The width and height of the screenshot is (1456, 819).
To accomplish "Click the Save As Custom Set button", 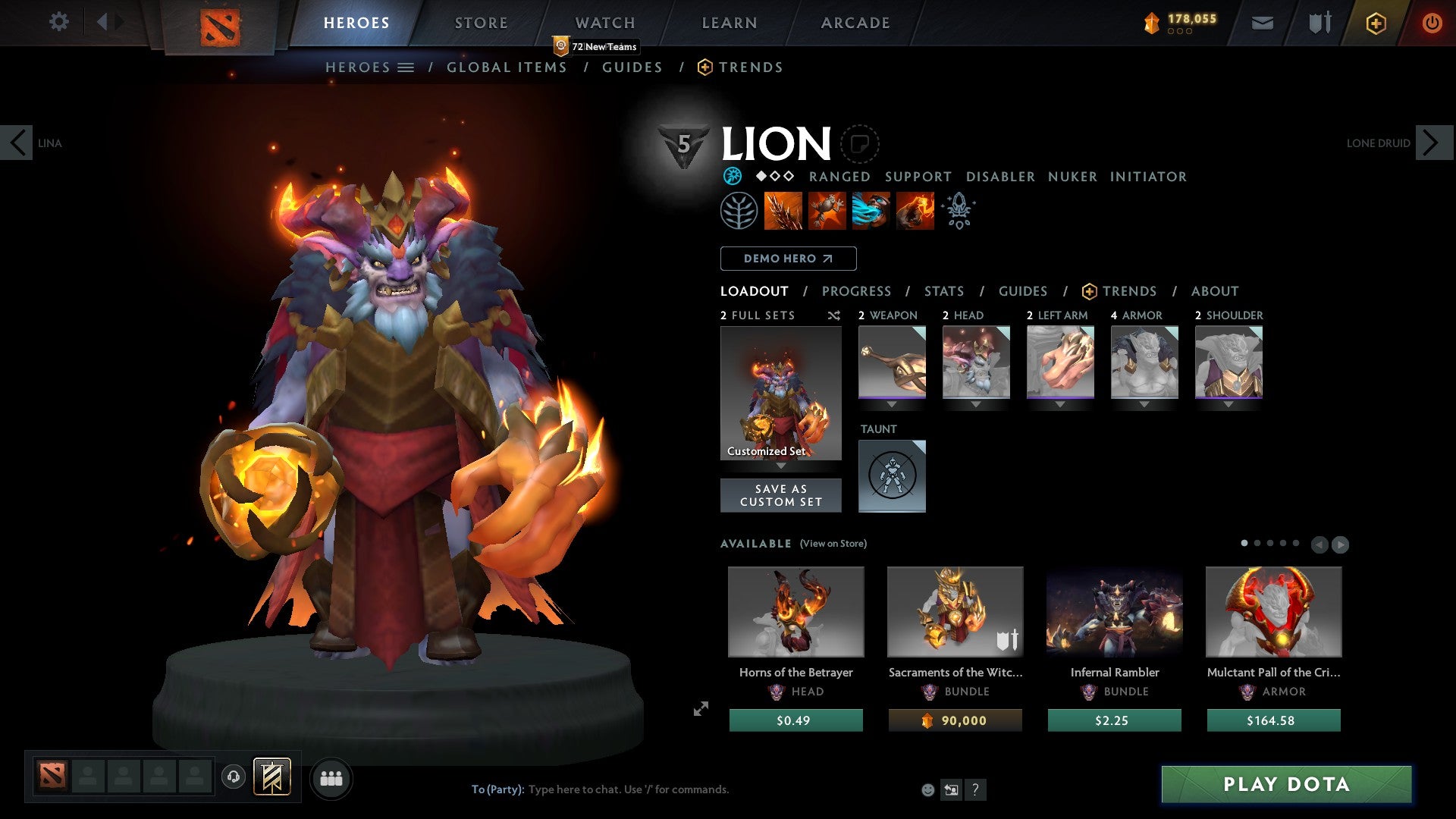I will [x=780, y=495].
